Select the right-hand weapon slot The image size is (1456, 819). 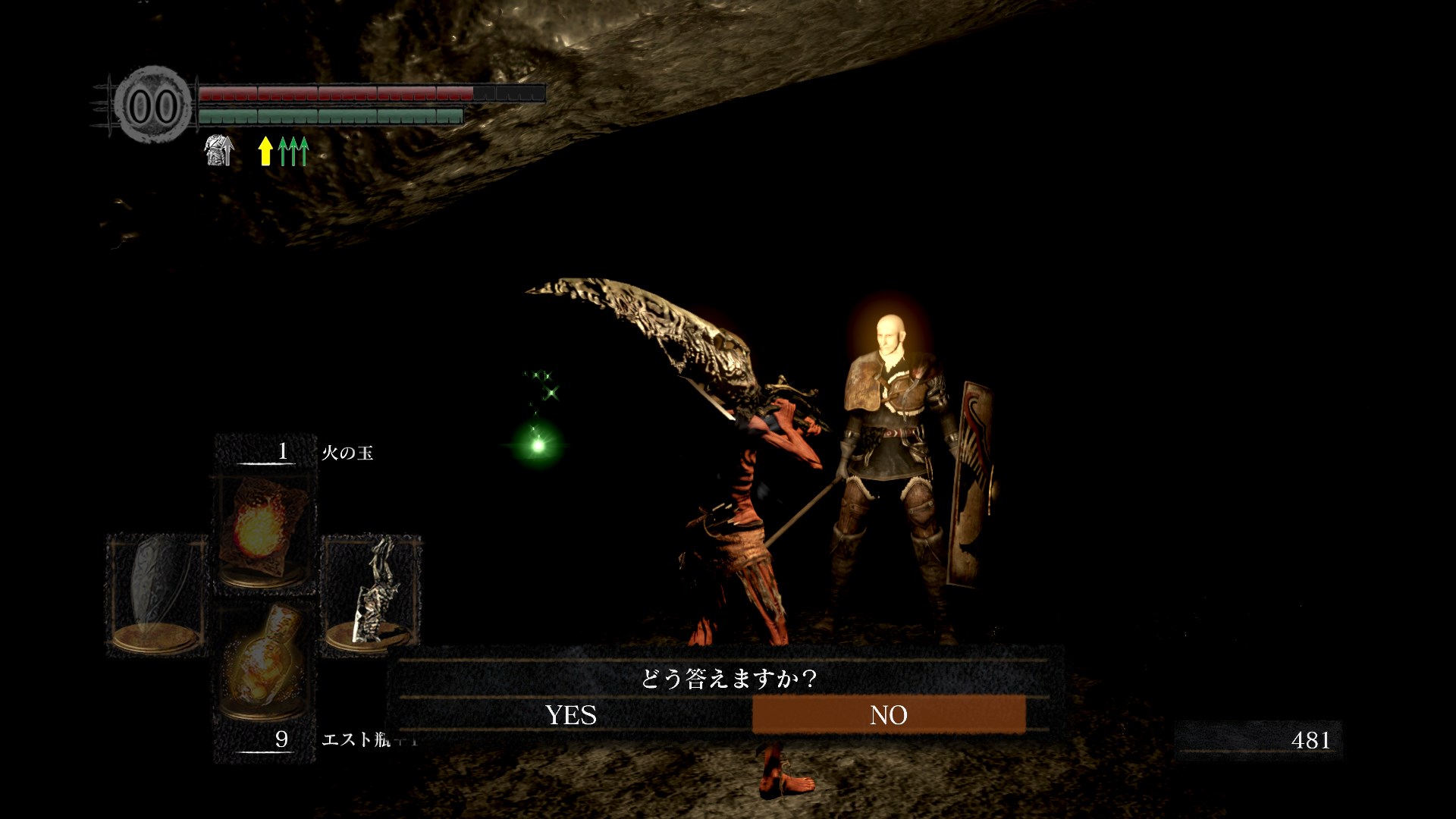coord(372,594)
